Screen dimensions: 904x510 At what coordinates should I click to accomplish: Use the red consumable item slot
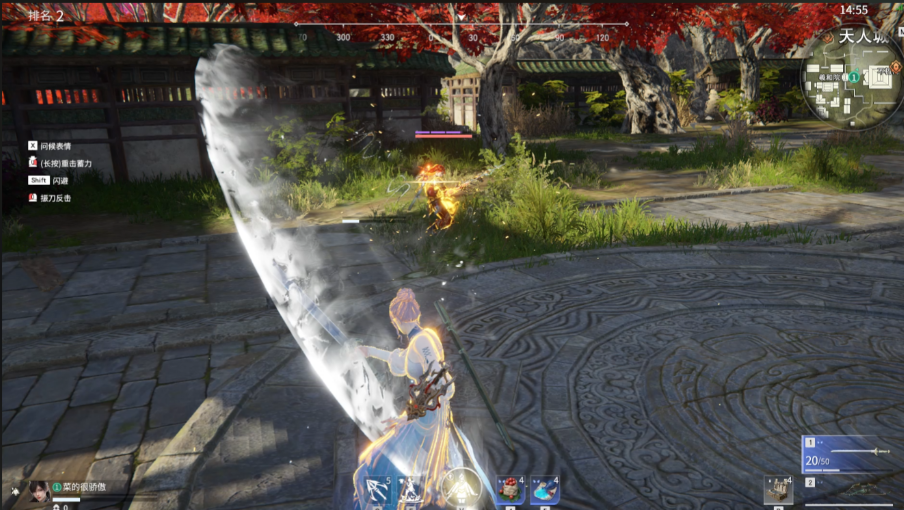click(511, 489)
